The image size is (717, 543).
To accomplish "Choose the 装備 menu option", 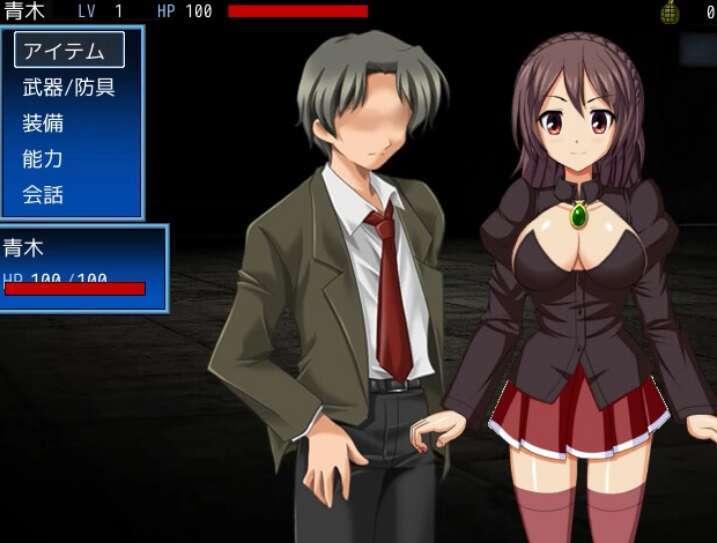I will (x=44, y=123).
